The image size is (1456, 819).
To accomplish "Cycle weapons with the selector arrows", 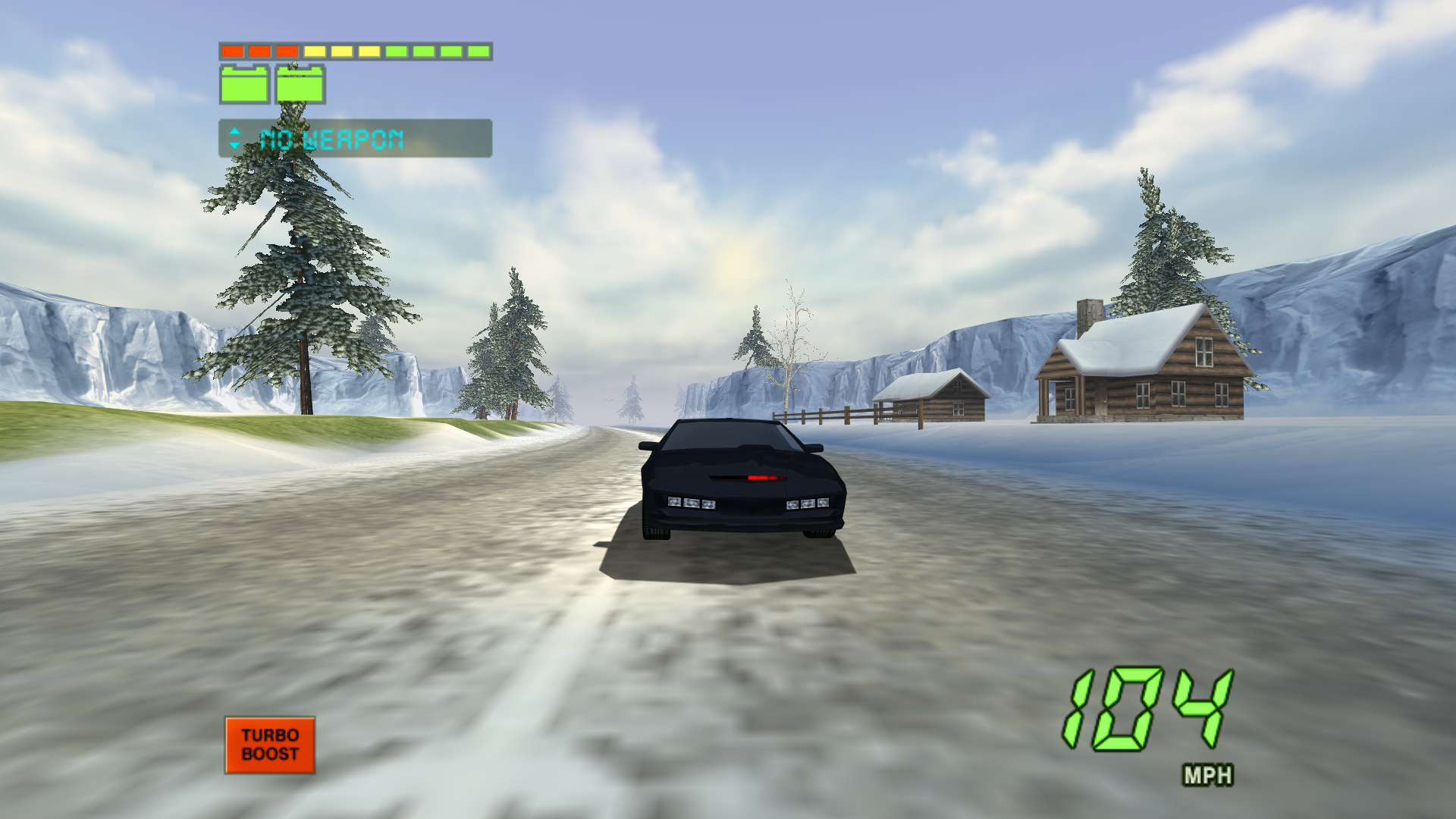I will 234,138.
